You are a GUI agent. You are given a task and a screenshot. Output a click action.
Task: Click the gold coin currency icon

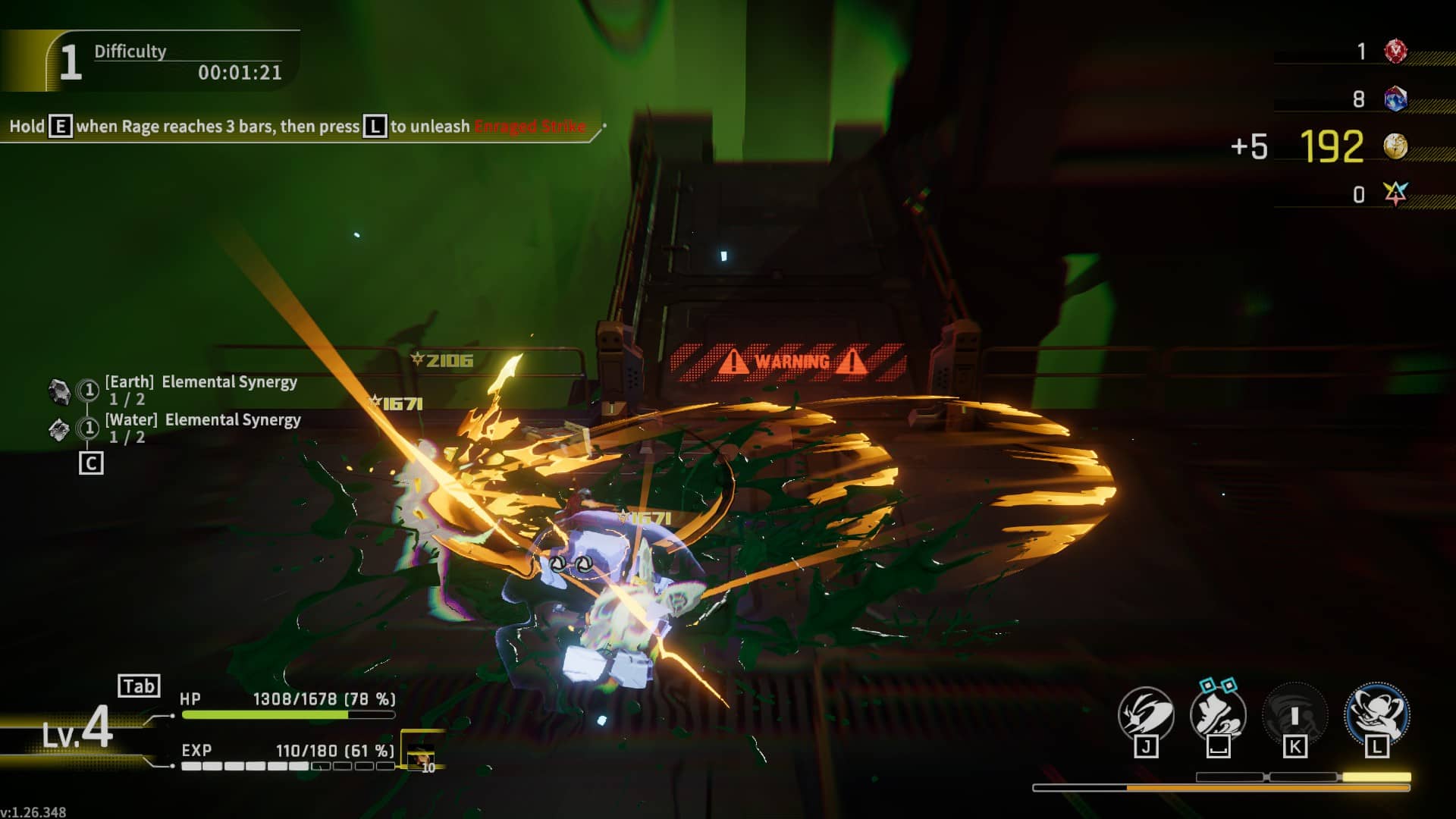(1395, 146)
